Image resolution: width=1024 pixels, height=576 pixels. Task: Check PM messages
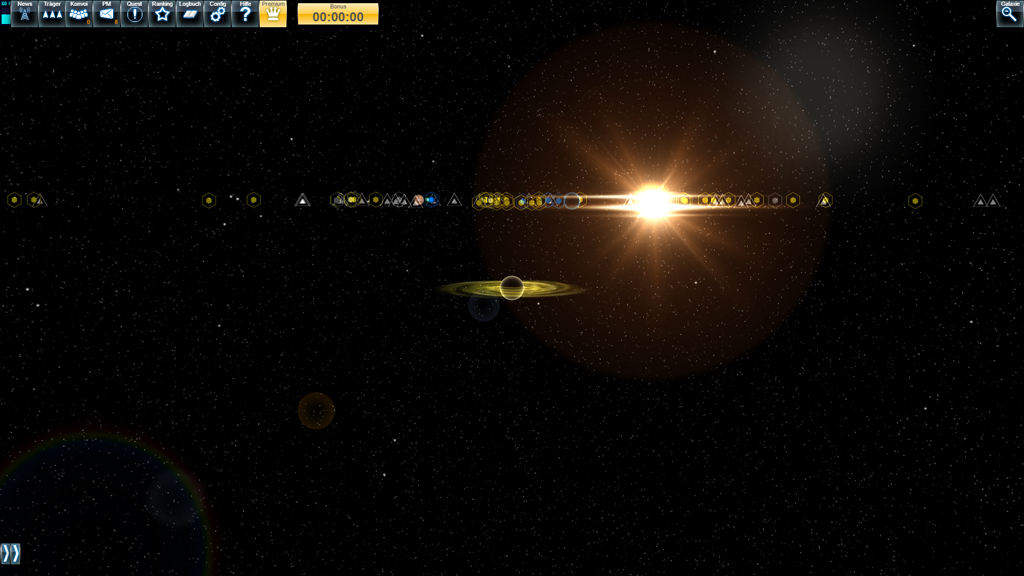tap(107, 13)
